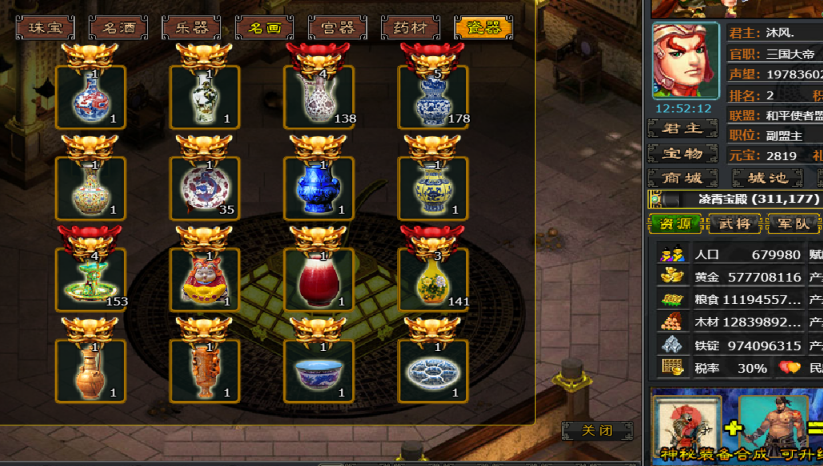823x466 pixels.
Task: Open the 药材 medicine tab
Action: click(410, 28)
